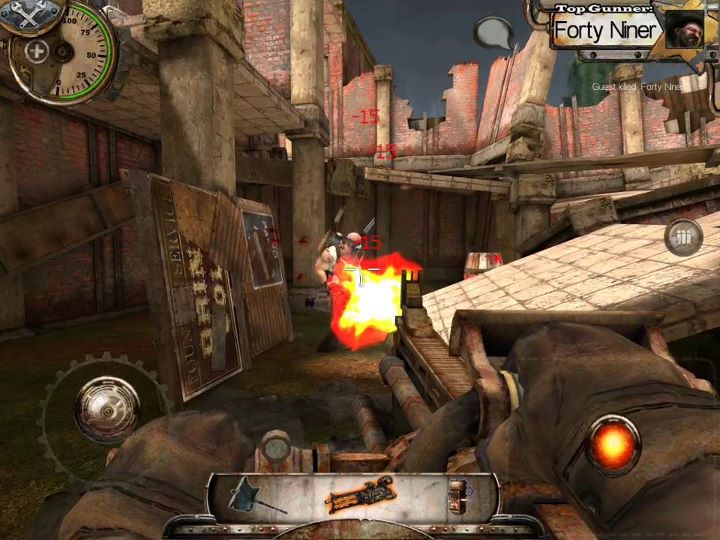Select the sledgehammer melee weapon
The image size is (720, 540).
(x=248, y=495)
